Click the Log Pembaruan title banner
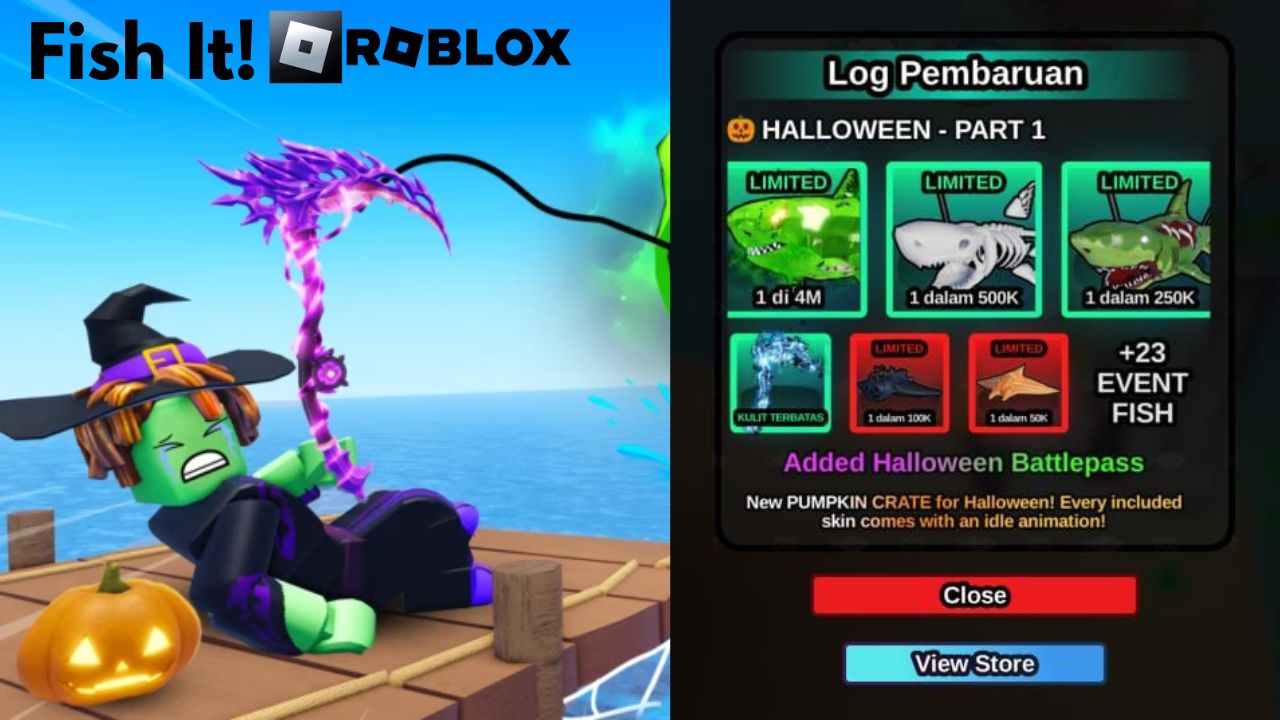Viewport: 1280px width, 720px height. pos(958,73)
